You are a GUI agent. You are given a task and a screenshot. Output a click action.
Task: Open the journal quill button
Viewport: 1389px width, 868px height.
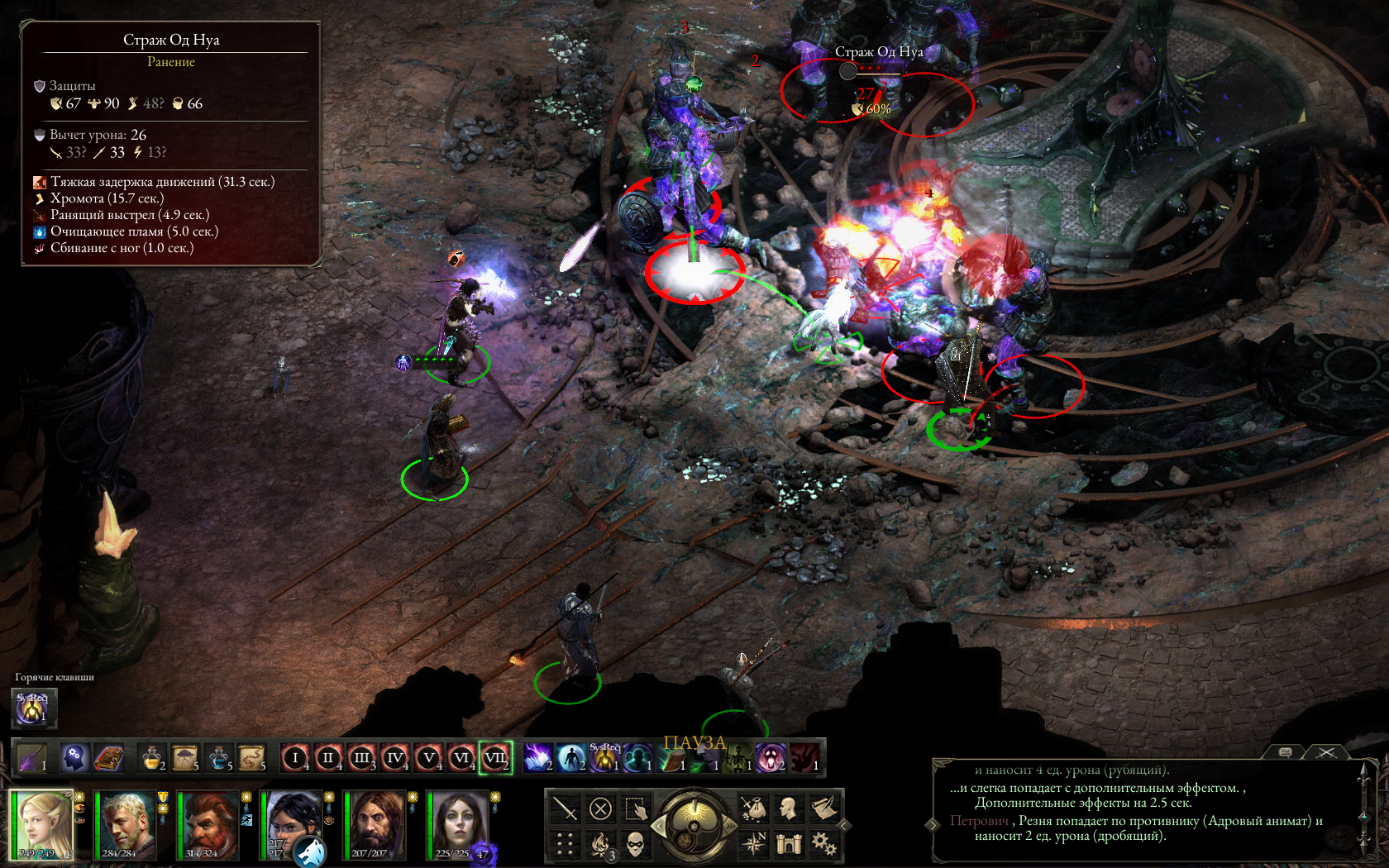point(823,808)
